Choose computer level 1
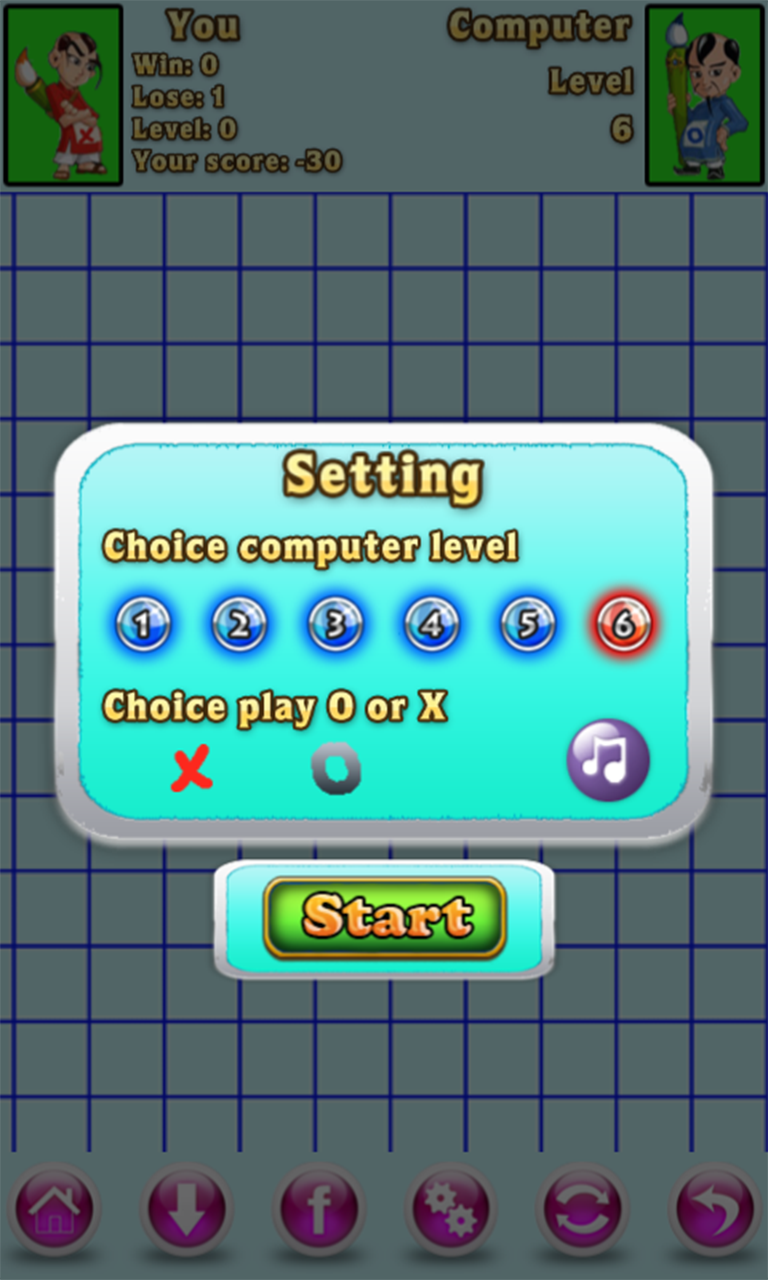 pos(143,625)
